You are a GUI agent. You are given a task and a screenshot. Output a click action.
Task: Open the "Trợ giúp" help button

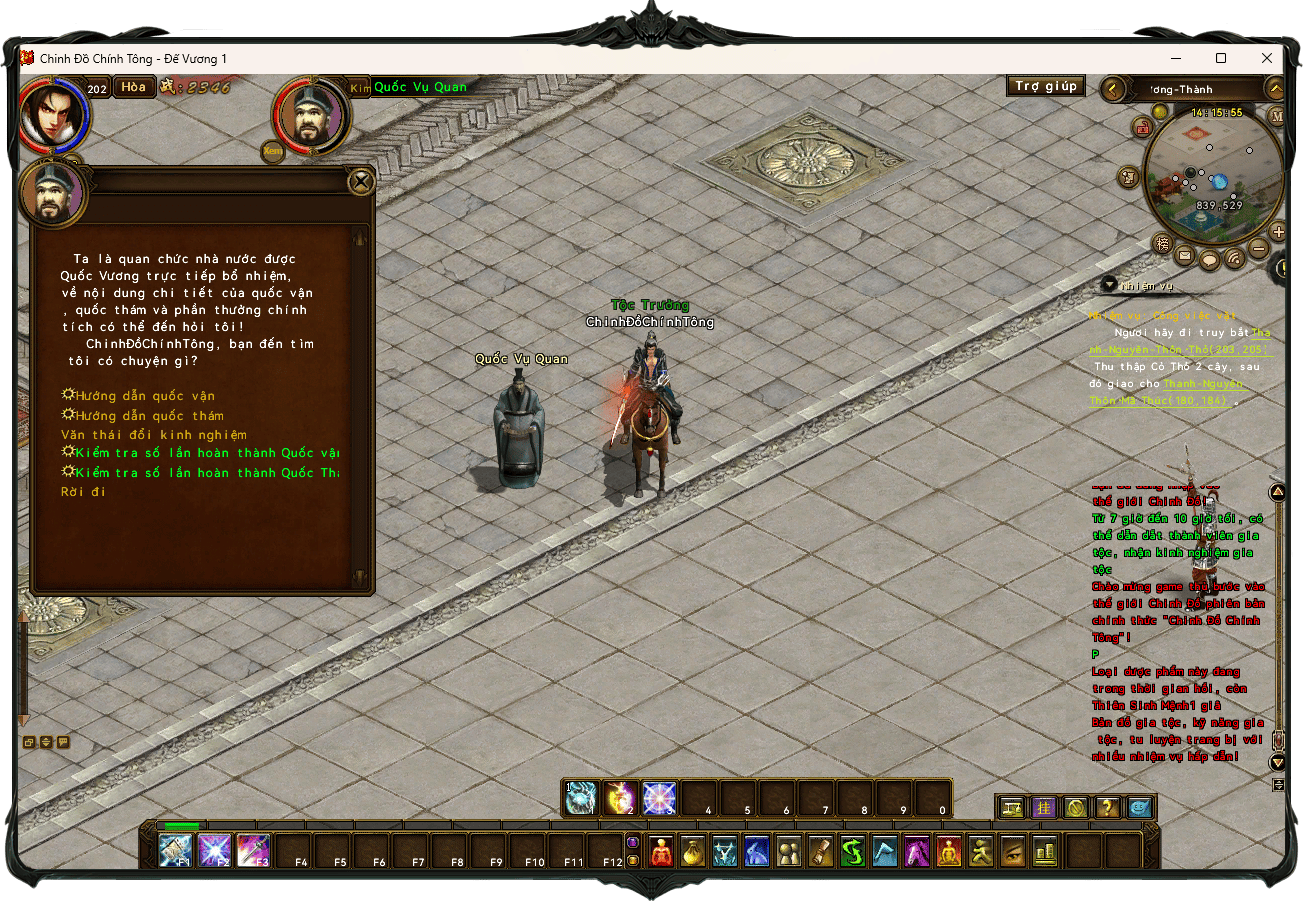1045,86
